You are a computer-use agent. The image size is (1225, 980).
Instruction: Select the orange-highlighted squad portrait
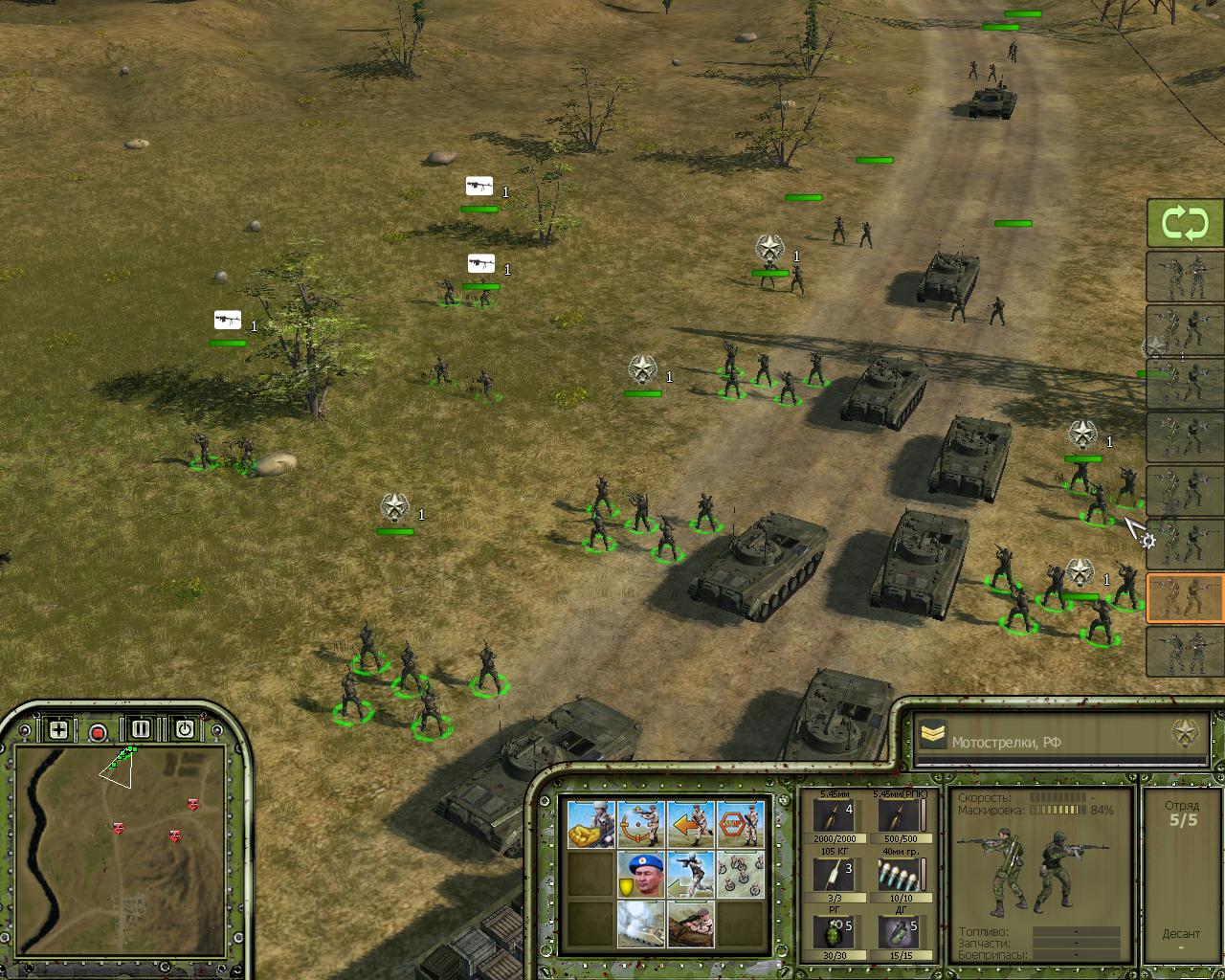[x=1185, y=598]
